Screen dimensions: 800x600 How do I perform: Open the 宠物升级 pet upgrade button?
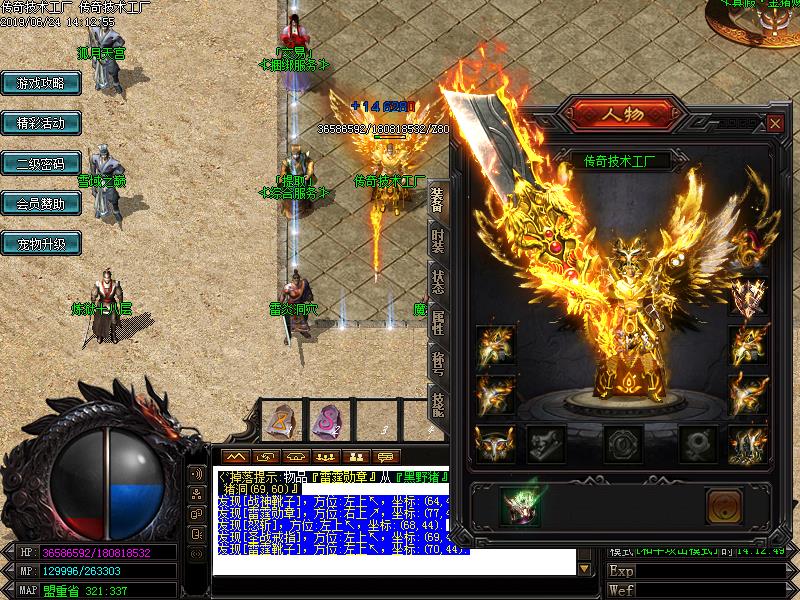(40, 244)
